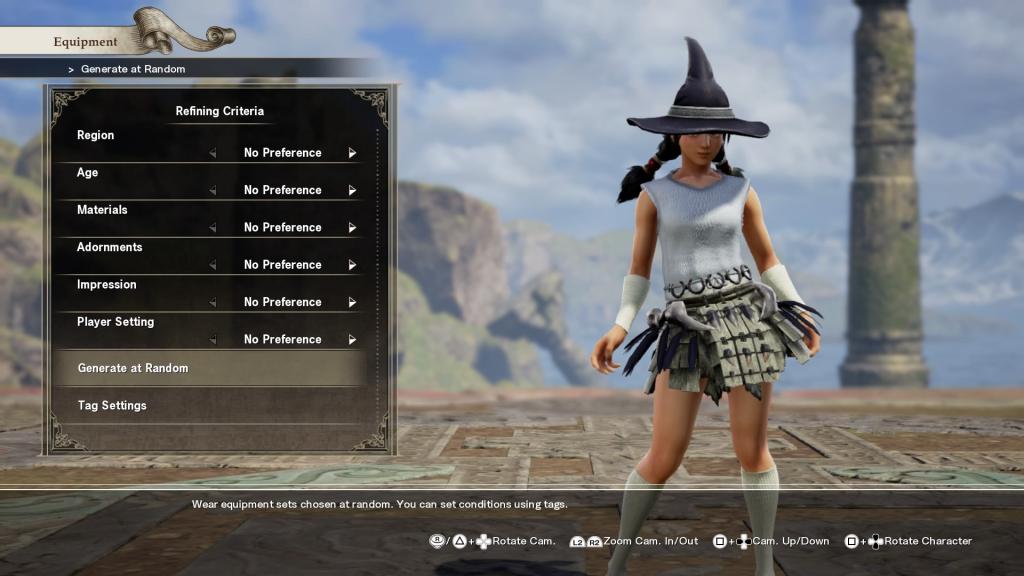Cycle Adornments forward using right arrow
This screenshot has height=576, width=1024.
click(x=352, y=265)
